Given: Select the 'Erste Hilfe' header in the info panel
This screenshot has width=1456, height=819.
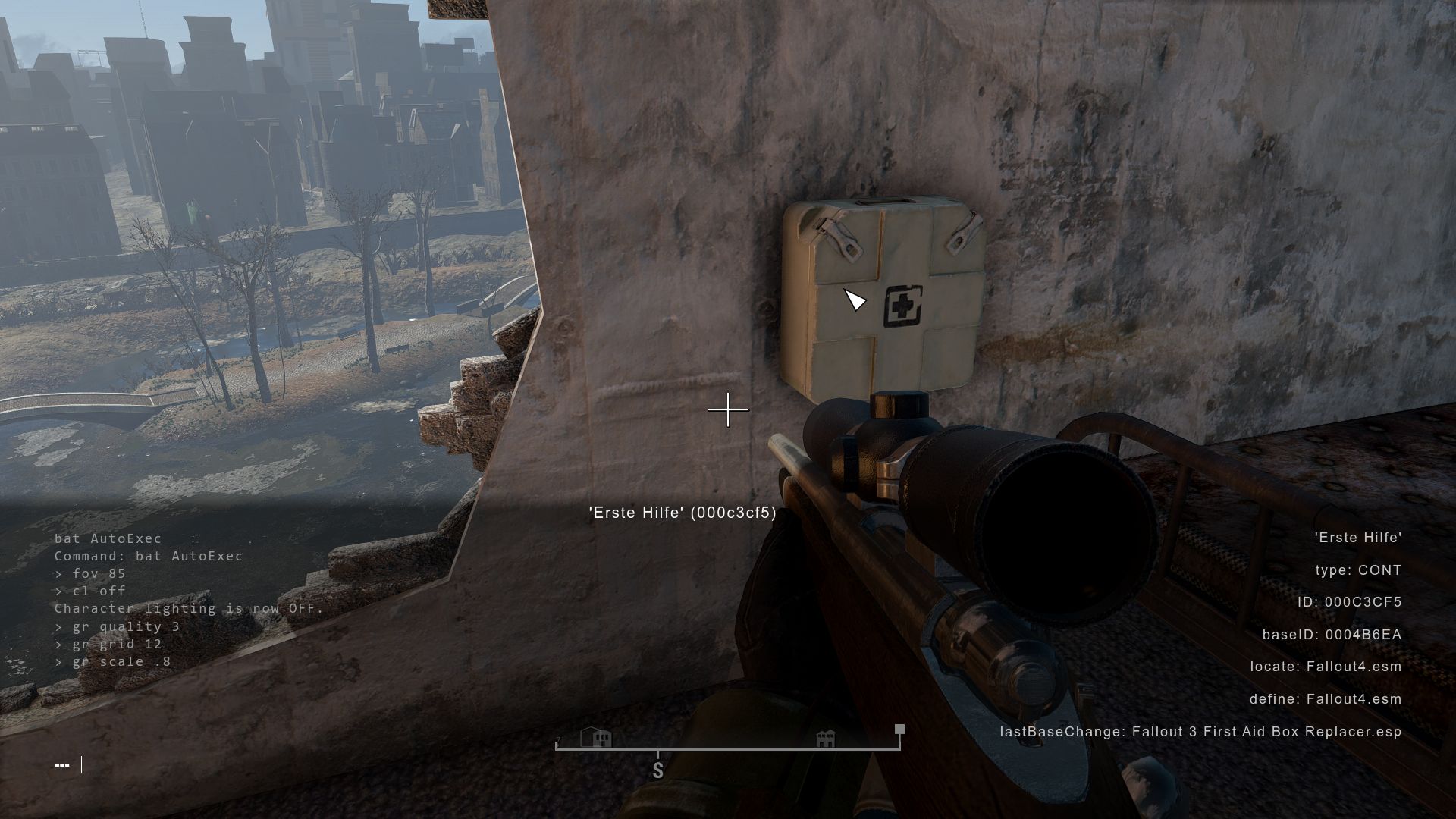Looking at the screenshot, I should (1358, 538).
